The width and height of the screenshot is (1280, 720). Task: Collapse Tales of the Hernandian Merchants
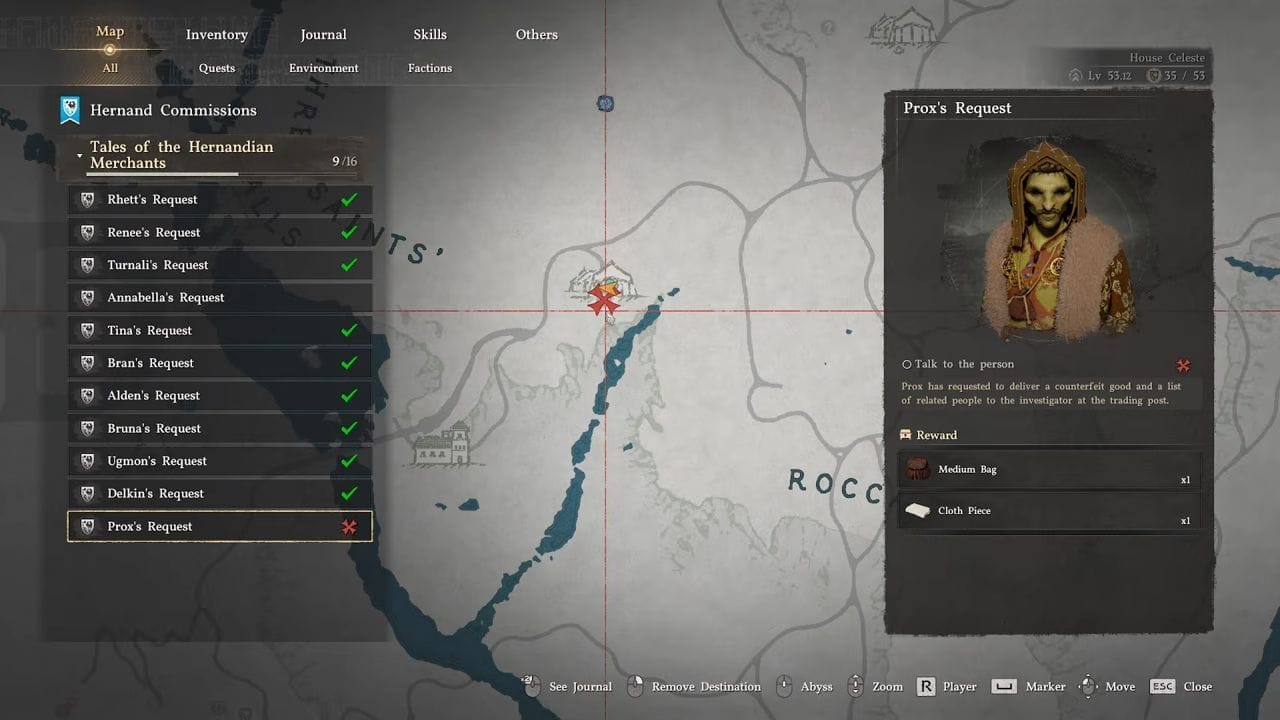click(x=80, y=155)
